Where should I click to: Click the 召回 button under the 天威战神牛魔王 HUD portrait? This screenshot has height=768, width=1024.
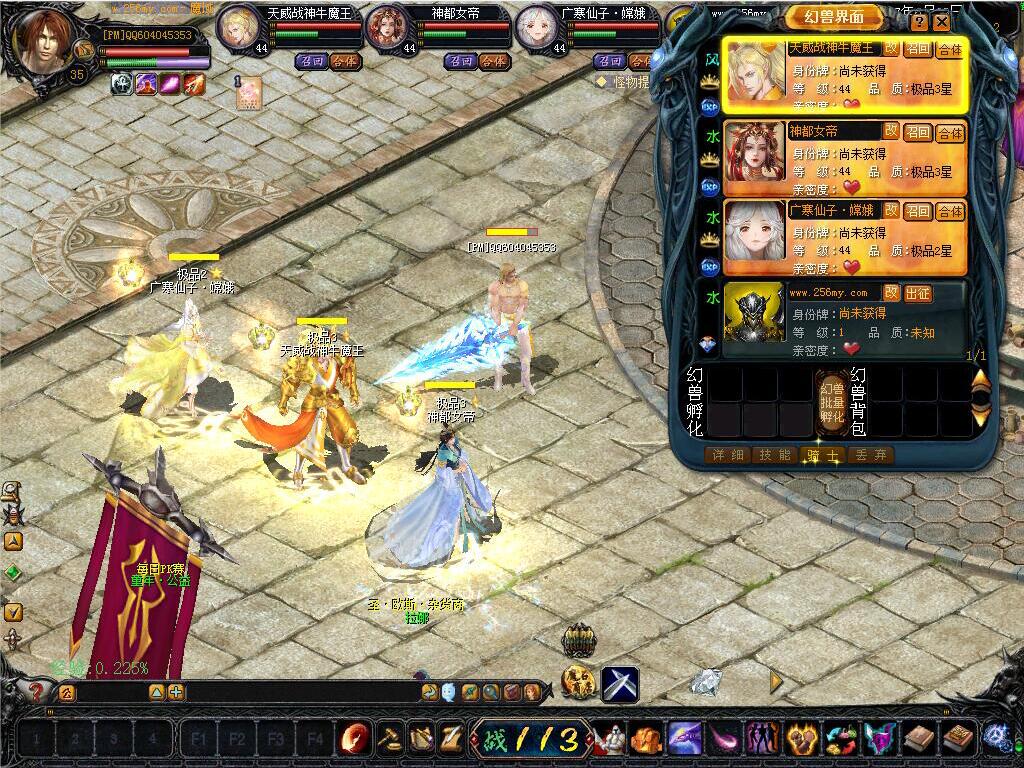(310, 61)
